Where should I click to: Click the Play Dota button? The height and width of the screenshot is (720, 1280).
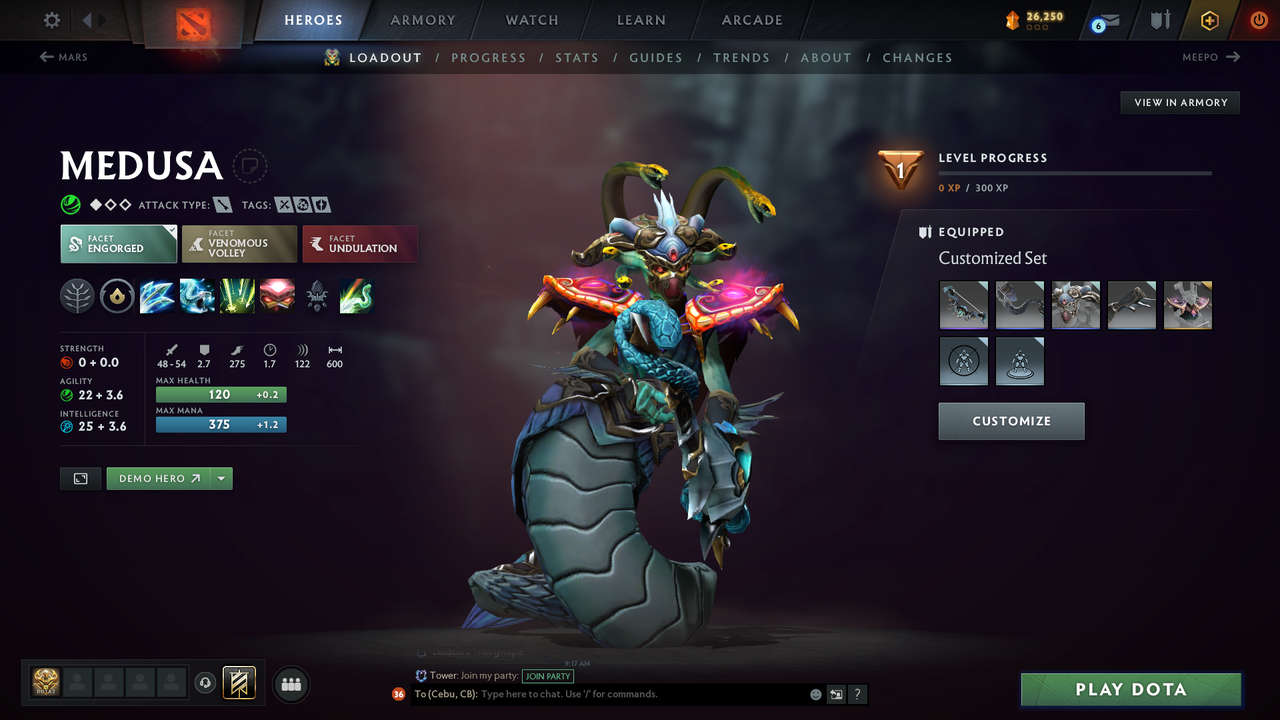tap(1130, 689)
